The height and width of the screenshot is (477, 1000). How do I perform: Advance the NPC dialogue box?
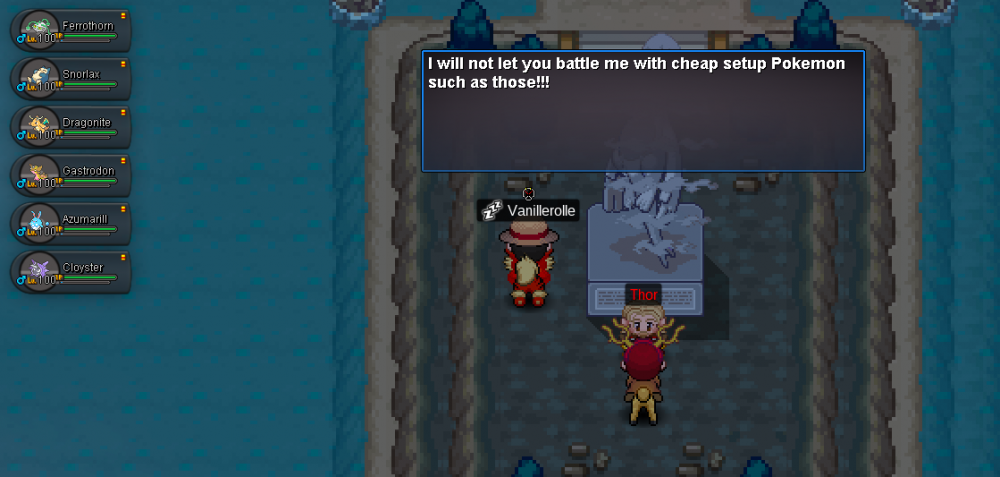[643, 111]
